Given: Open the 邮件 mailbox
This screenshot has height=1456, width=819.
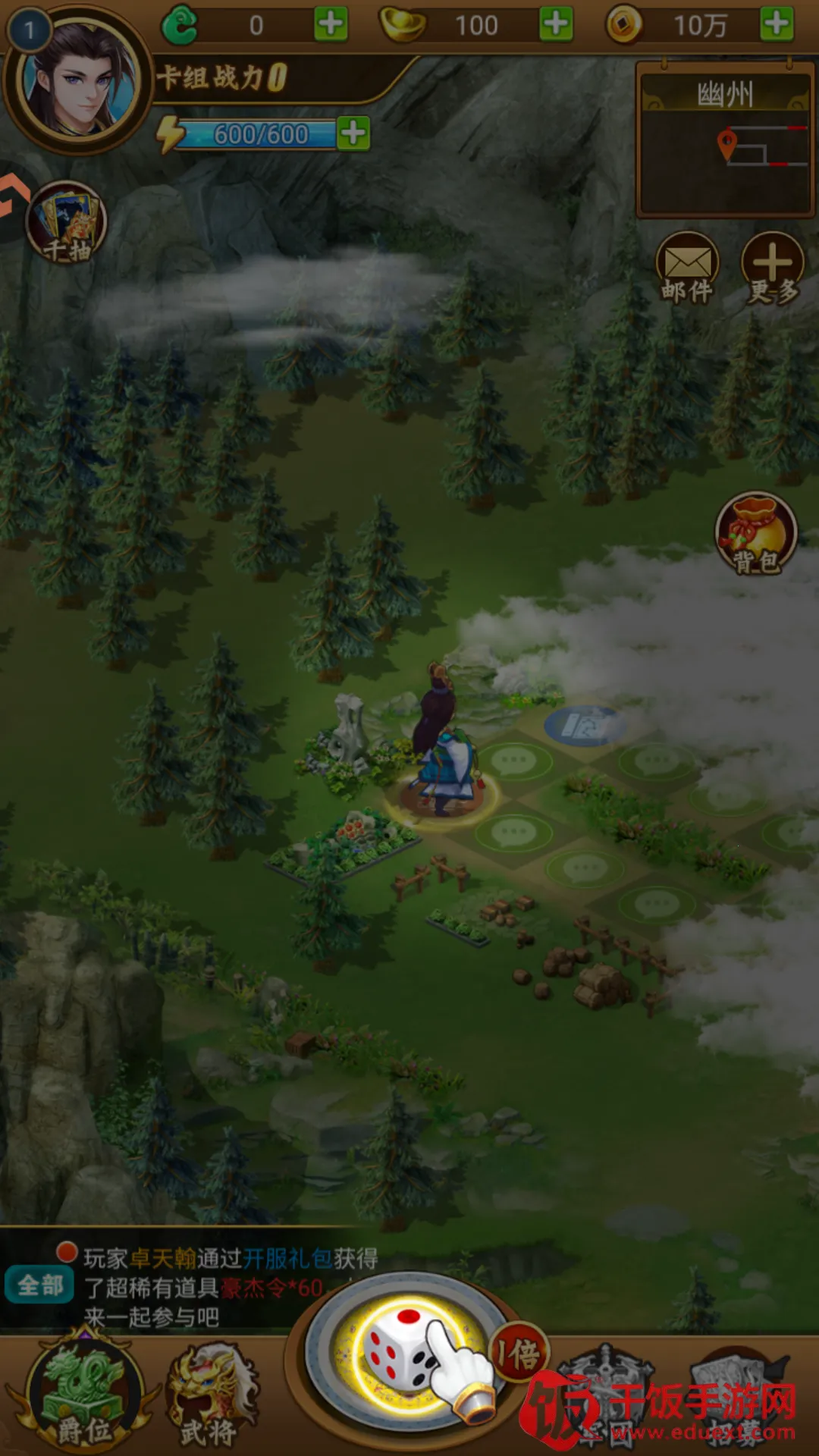Looking at the screenshot, I should coord(687,268).
